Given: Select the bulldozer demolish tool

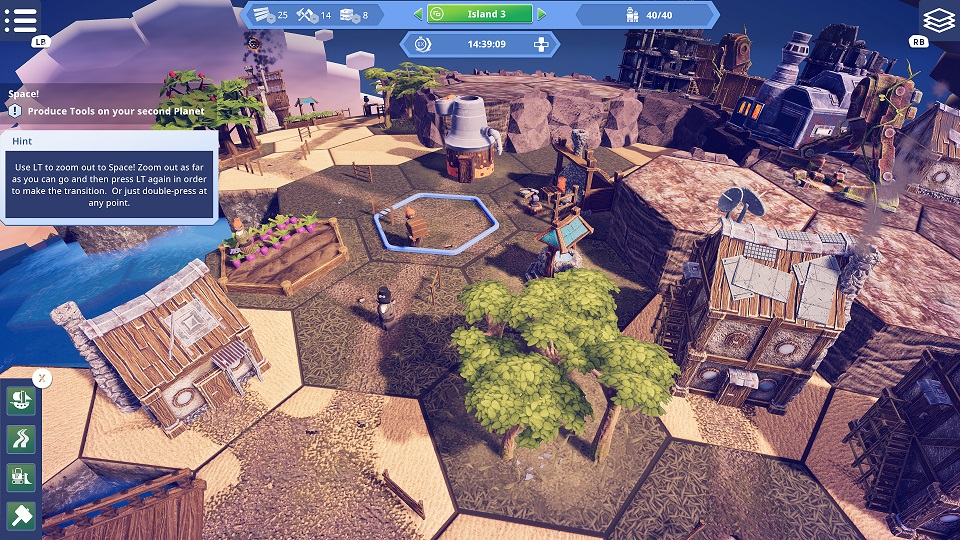Looking at the screenshot, I should click(21, 477).
